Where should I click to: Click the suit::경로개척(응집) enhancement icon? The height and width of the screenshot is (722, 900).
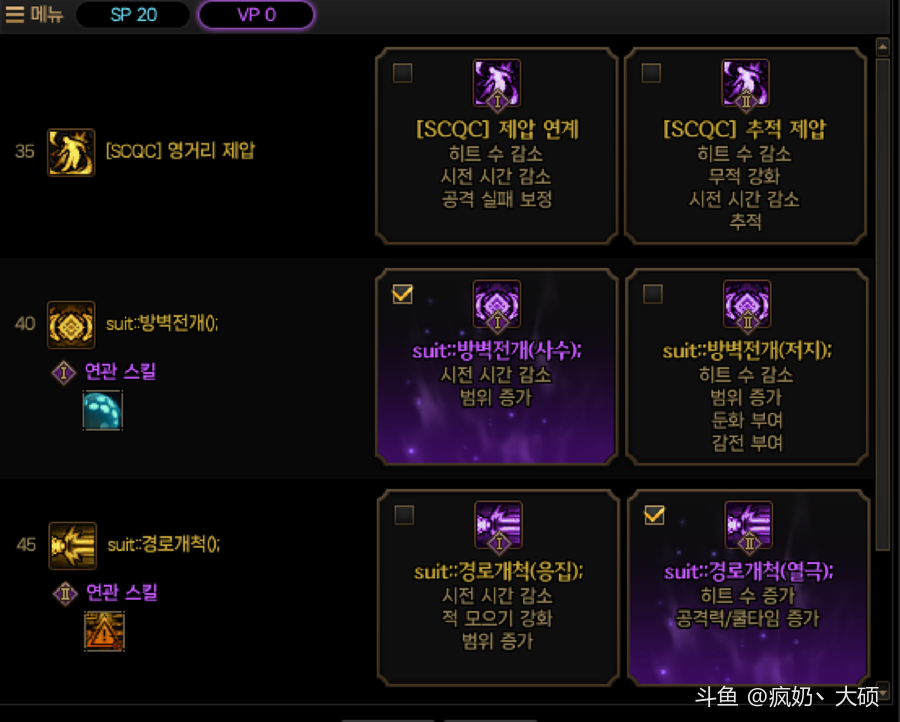tap(498, 526)
